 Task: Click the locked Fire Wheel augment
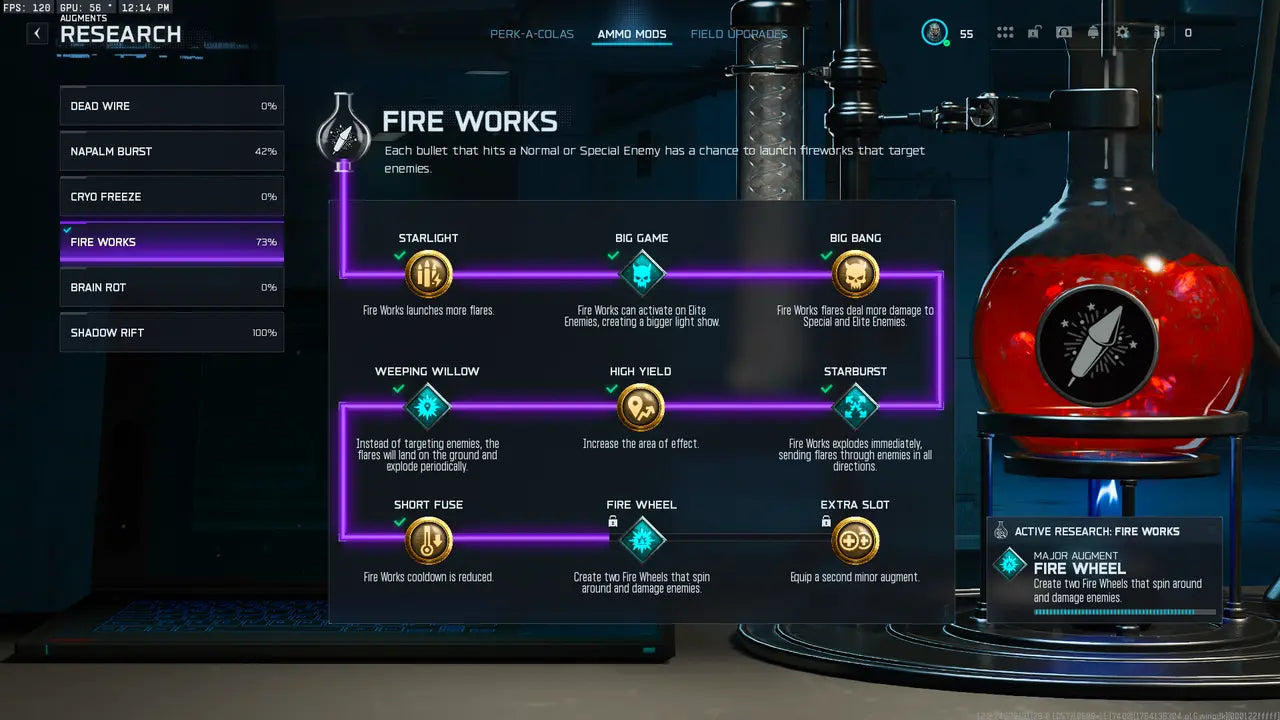[x=642, y=541]
